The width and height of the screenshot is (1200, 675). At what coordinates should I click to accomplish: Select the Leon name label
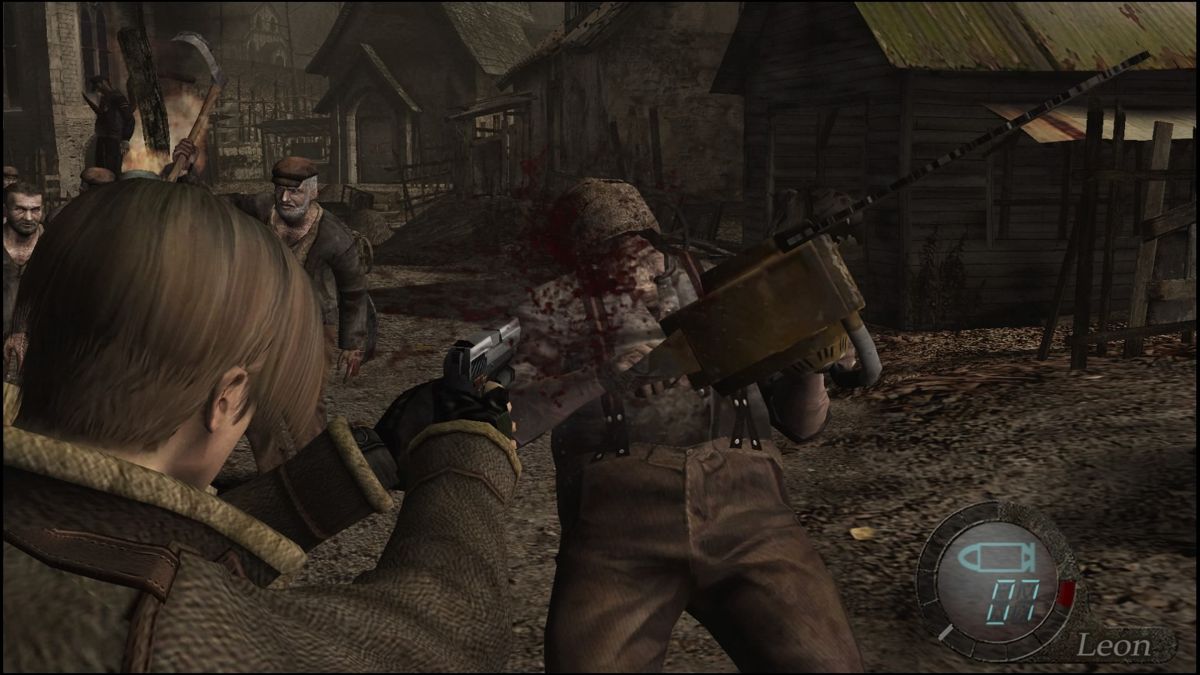(1113, 645)
